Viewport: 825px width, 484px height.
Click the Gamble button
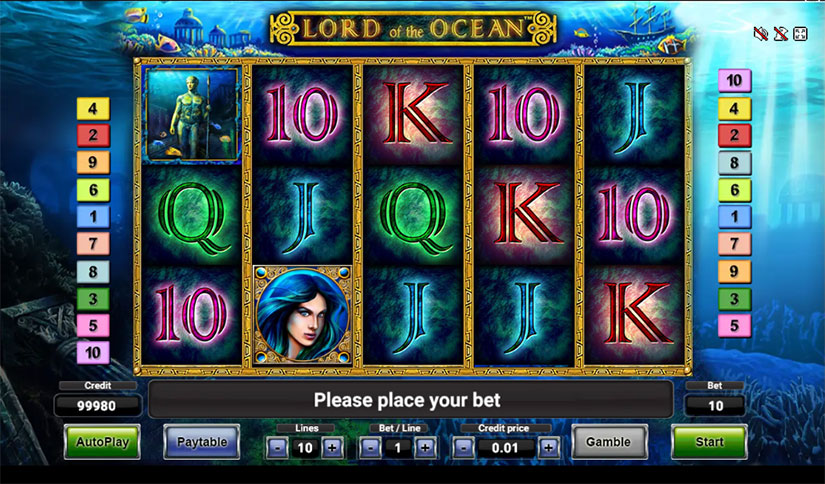608,441
